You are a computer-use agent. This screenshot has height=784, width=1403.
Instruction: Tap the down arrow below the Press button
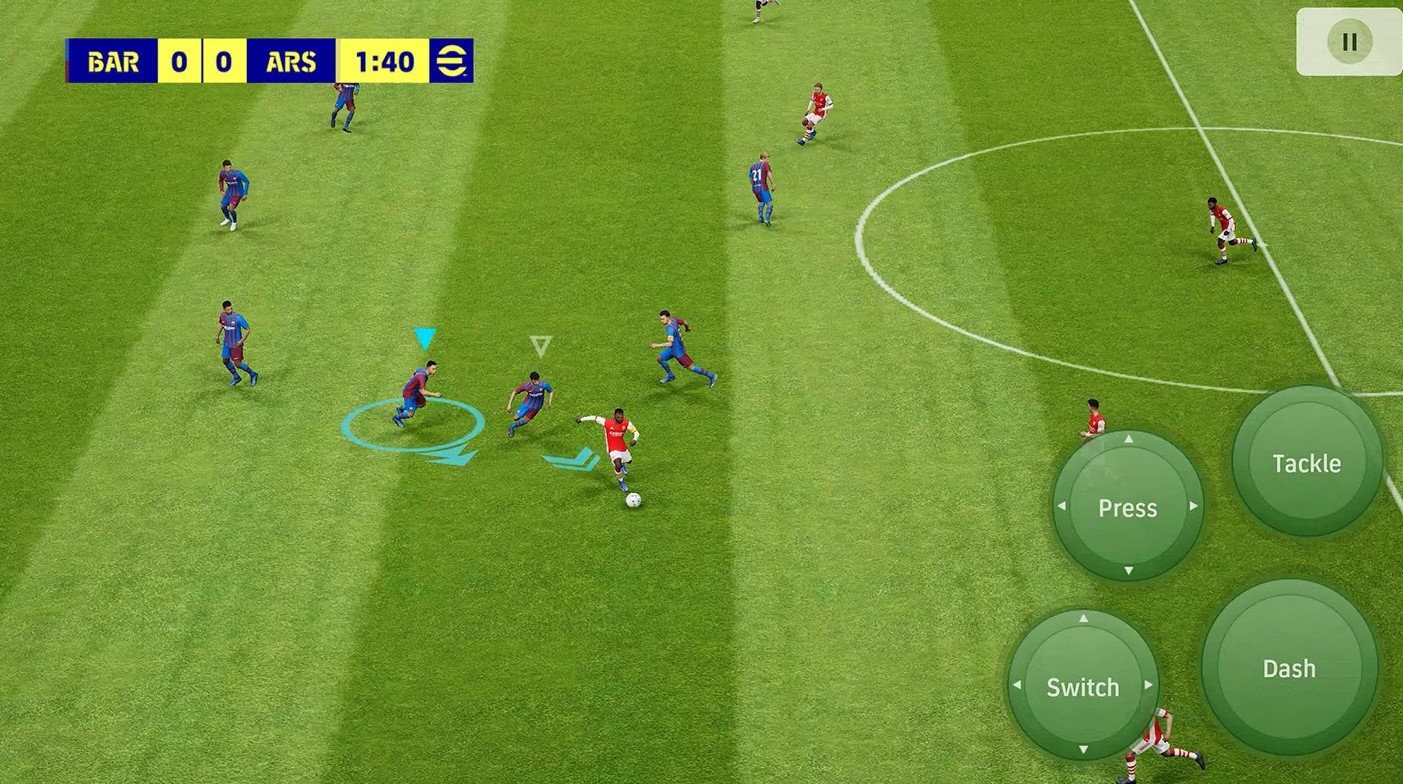(1128, 572)
